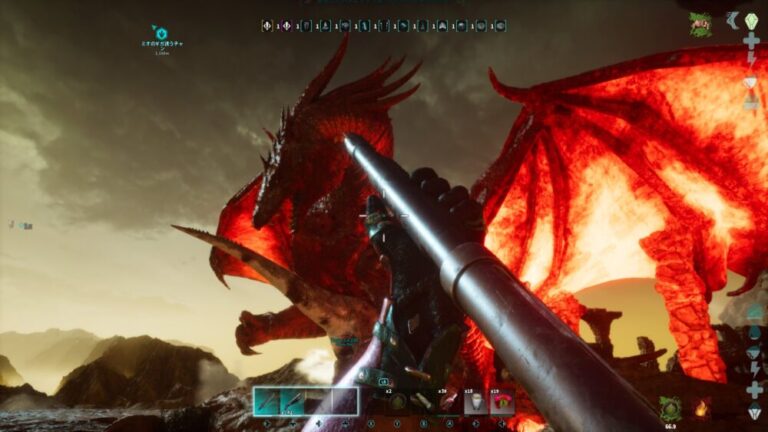768x432 pixels.
Task: Click the blue hexagon player marker
Action: click(161, 33)
